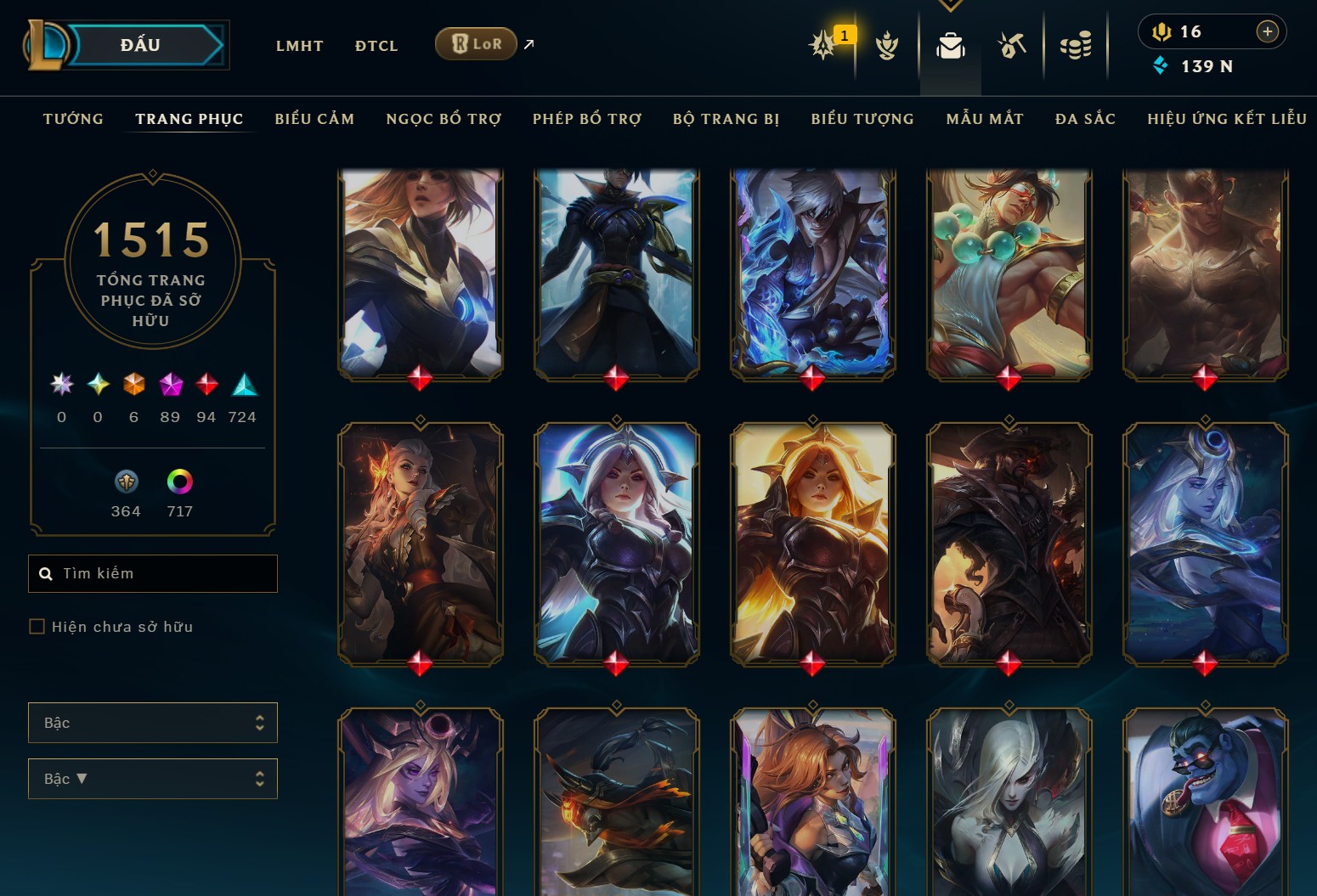The width and height of the screenshot is (1317, 896).
Task: Open the missions icon with notification badge
Action: tap(822, 47)
